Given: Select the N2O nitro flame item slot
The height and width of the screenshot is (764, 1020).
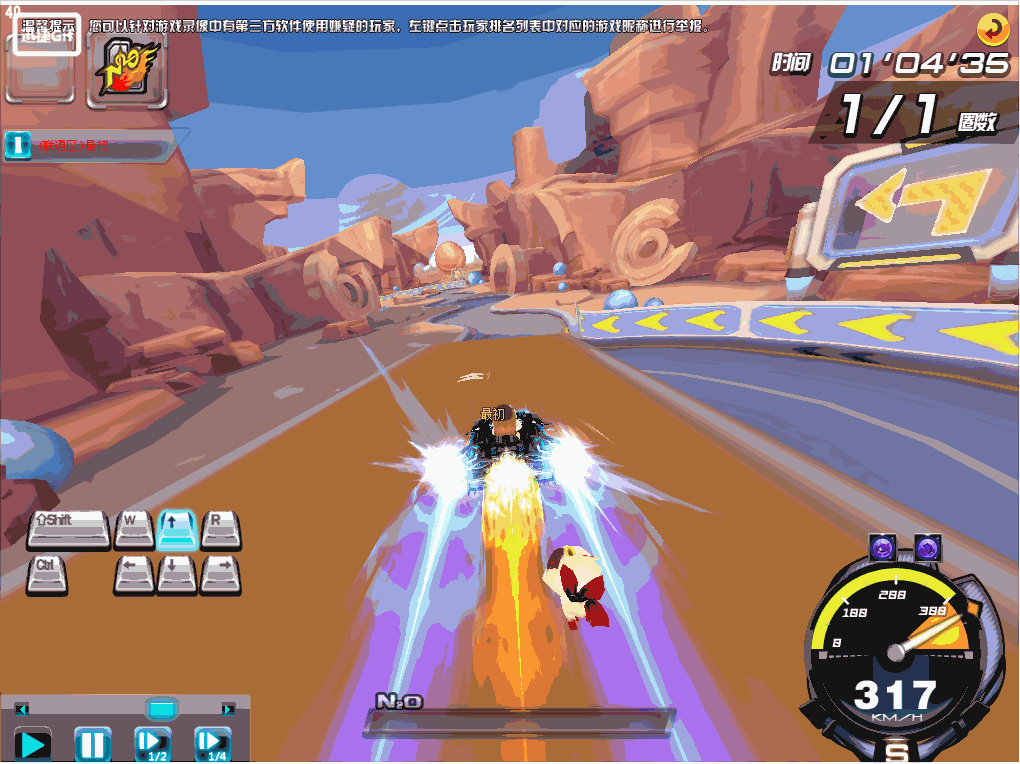Looking at the screenshot, I should click(126, 68).
